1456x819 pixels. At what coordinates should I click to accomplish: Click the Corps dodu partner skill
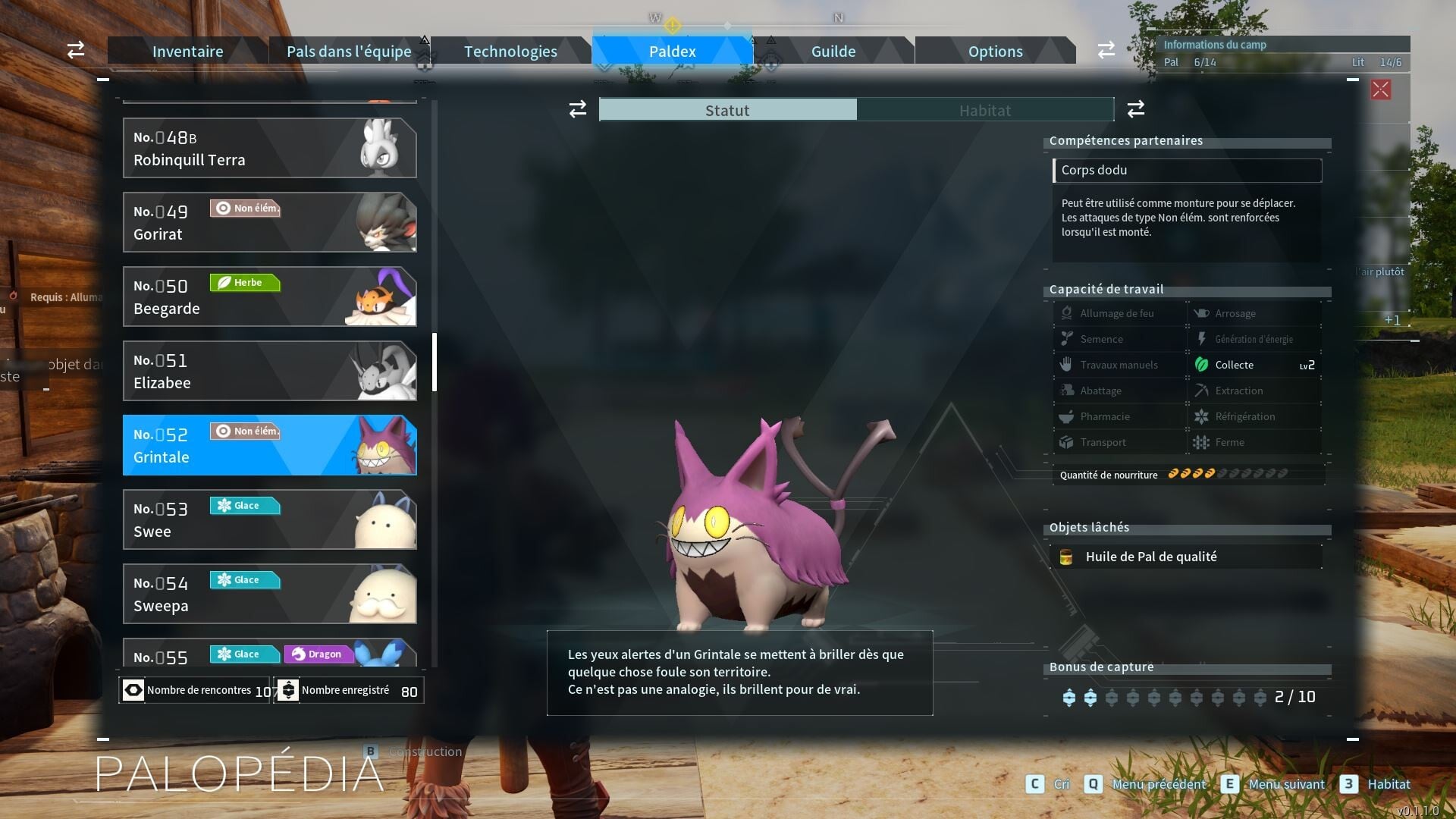tap(1187, 171)
